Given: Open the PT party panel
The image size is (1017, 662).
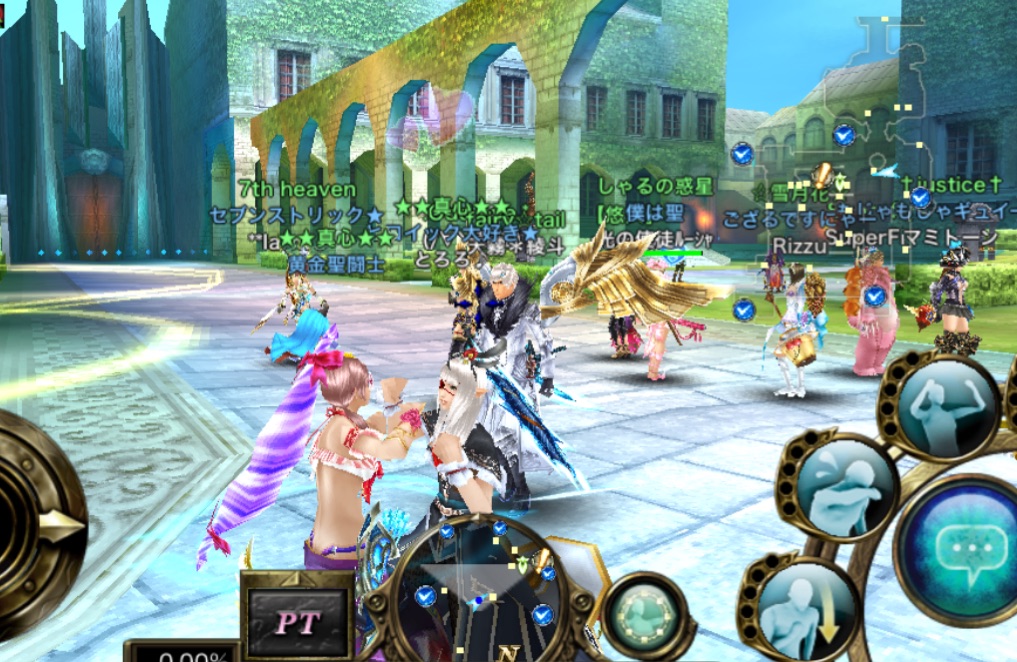Looking at the screenshot, I should [x=297, y=622].
